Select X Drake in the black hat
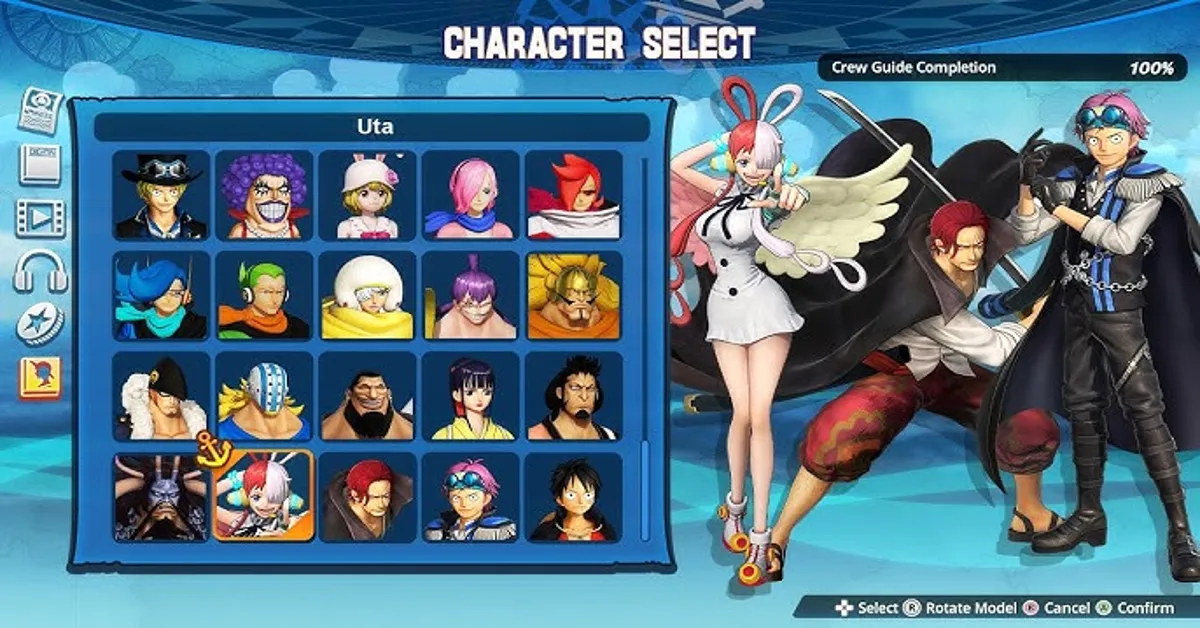The image size is (1200, 628). click(162, 396)
